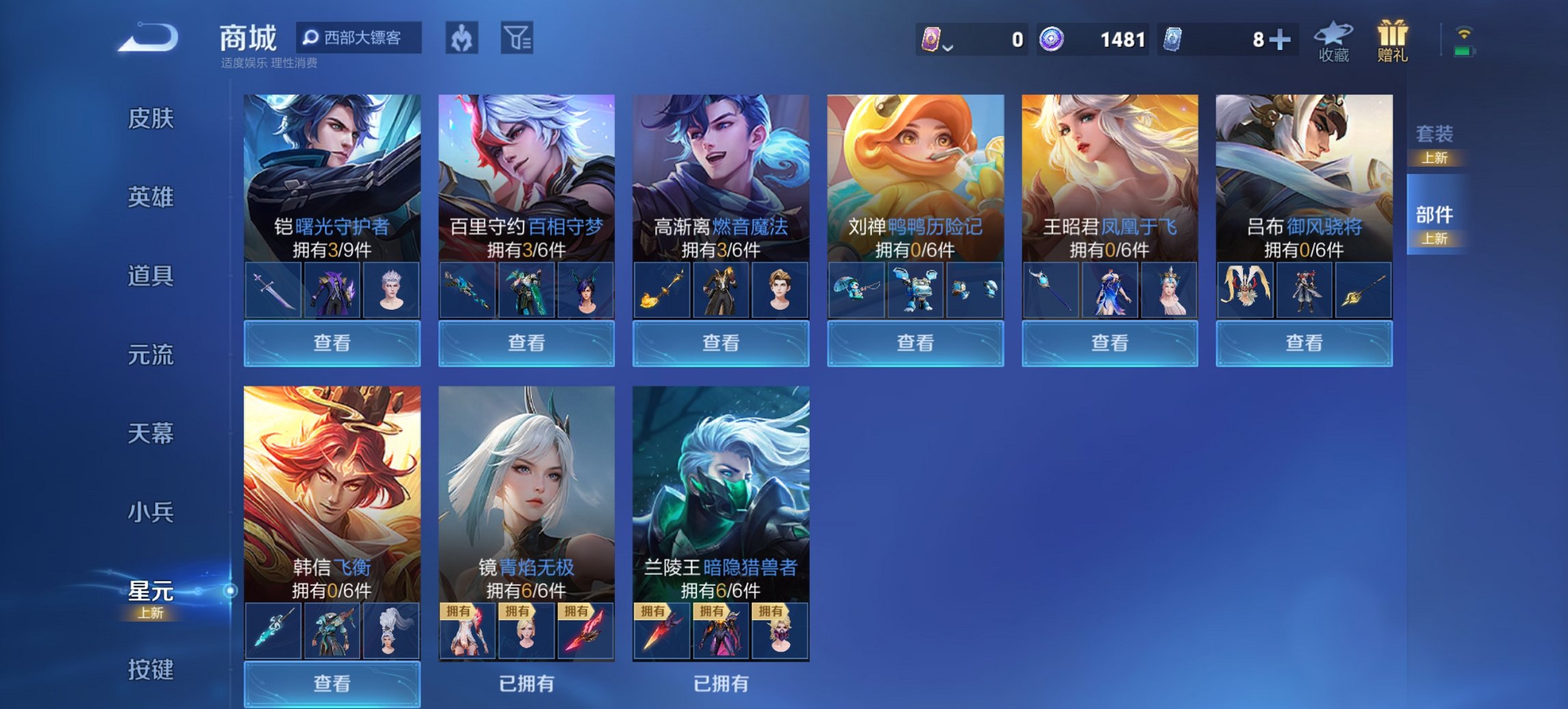
Task: Click the sword item thumbnail on the 铠 card
Action: [x=272, y=289]
